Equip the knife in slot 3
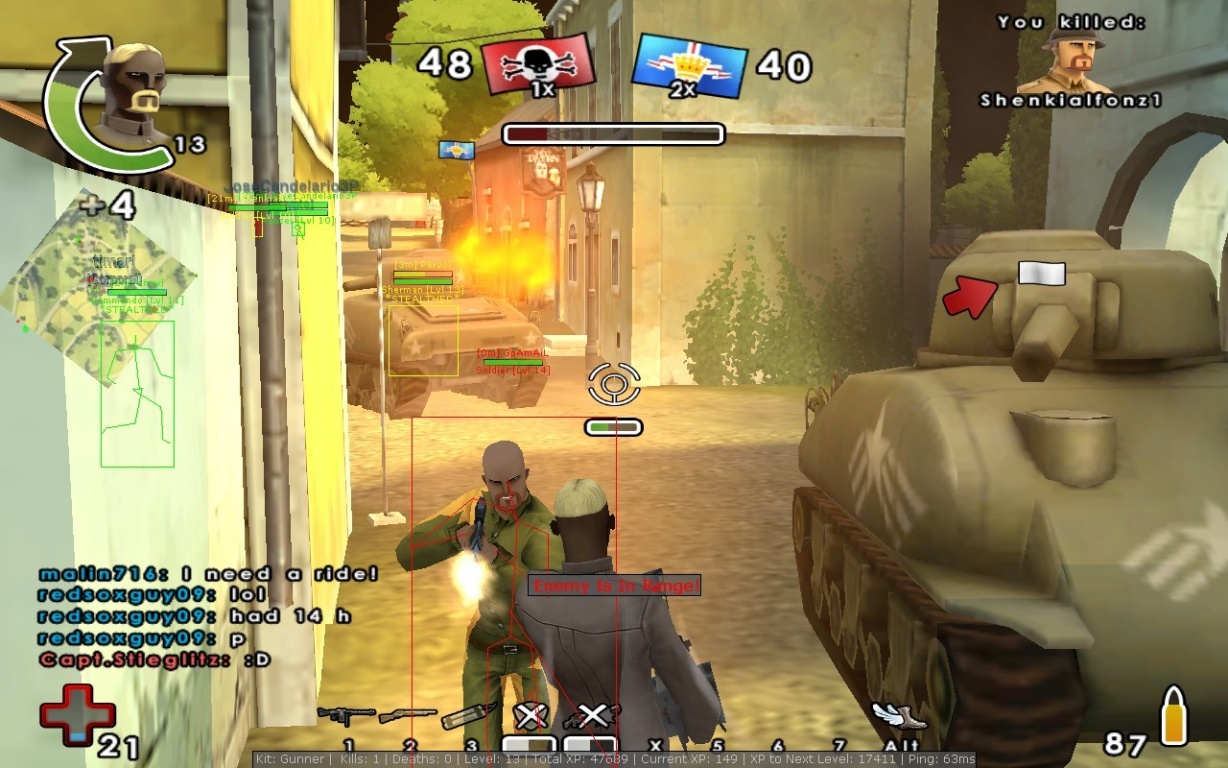 click(x=469, y=715)
